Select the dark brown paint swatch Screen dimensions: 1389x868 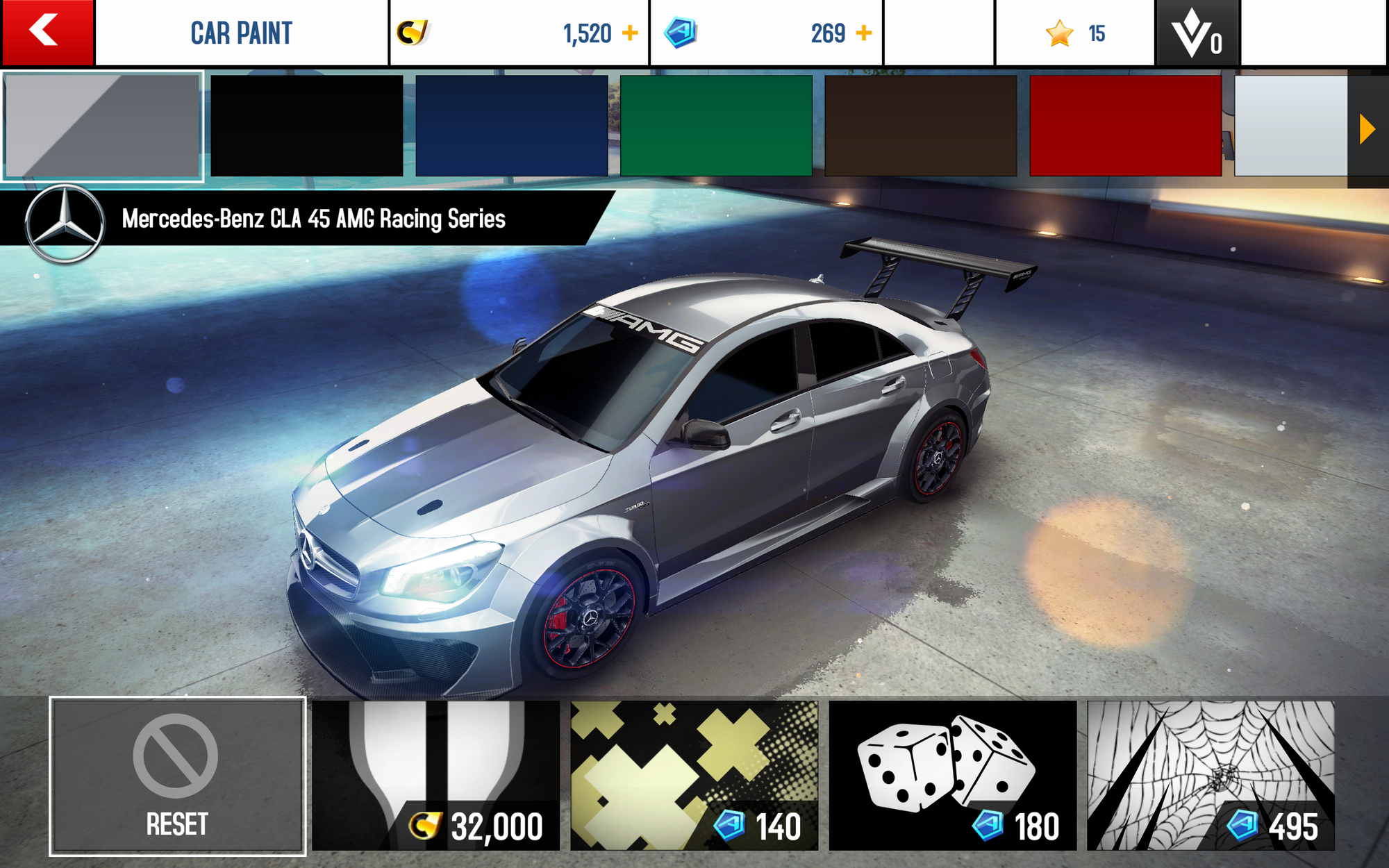coord(921,126)
